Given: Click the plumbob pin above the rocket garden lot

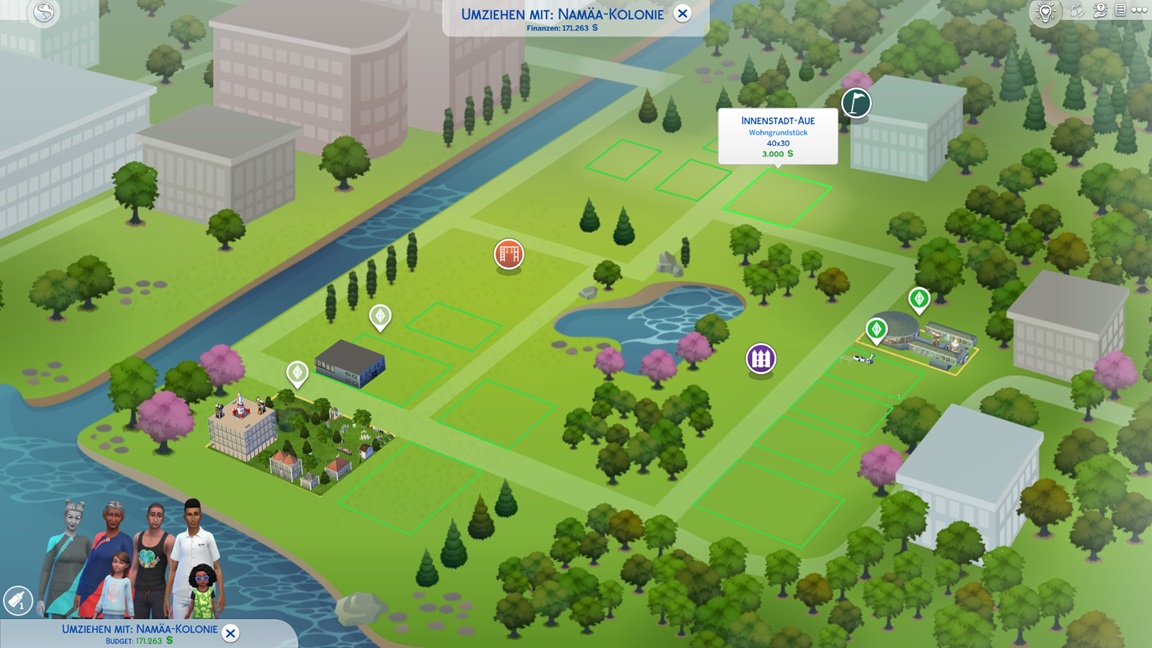Looking at the screenshot, I should (x=297, y=374).
